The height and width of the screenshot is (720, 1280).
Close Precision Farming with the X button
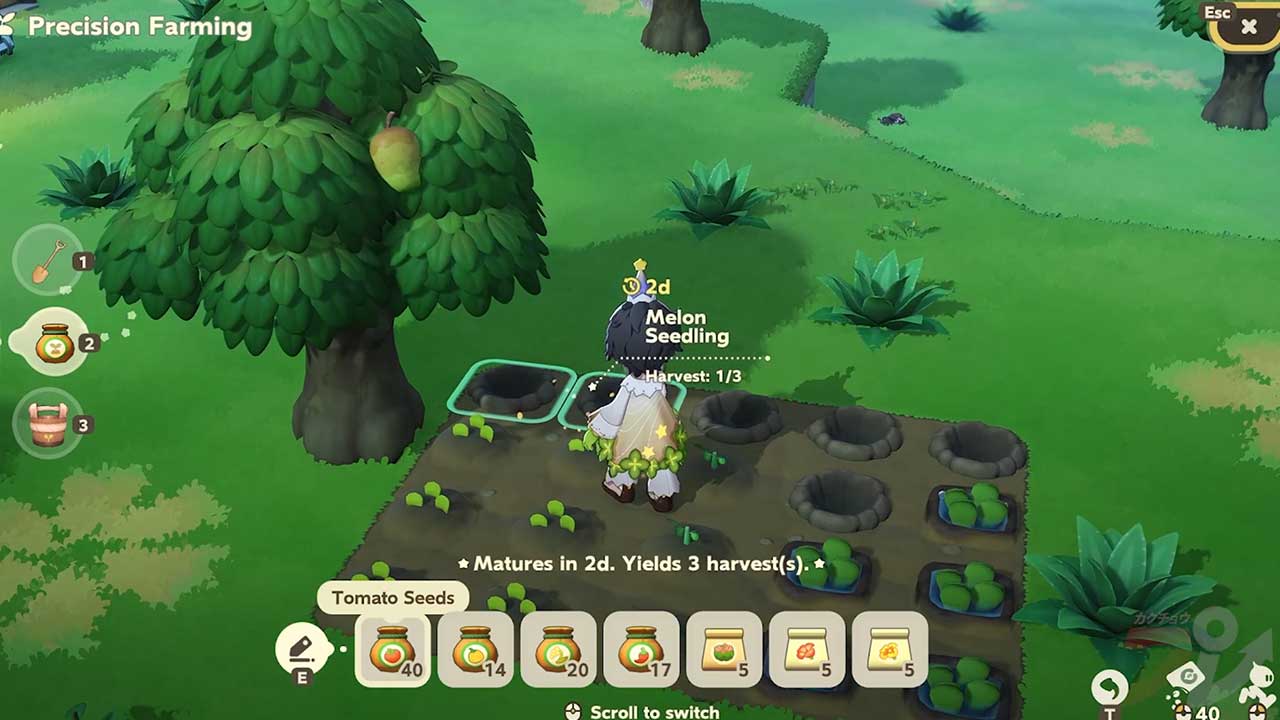point(1249,27)
